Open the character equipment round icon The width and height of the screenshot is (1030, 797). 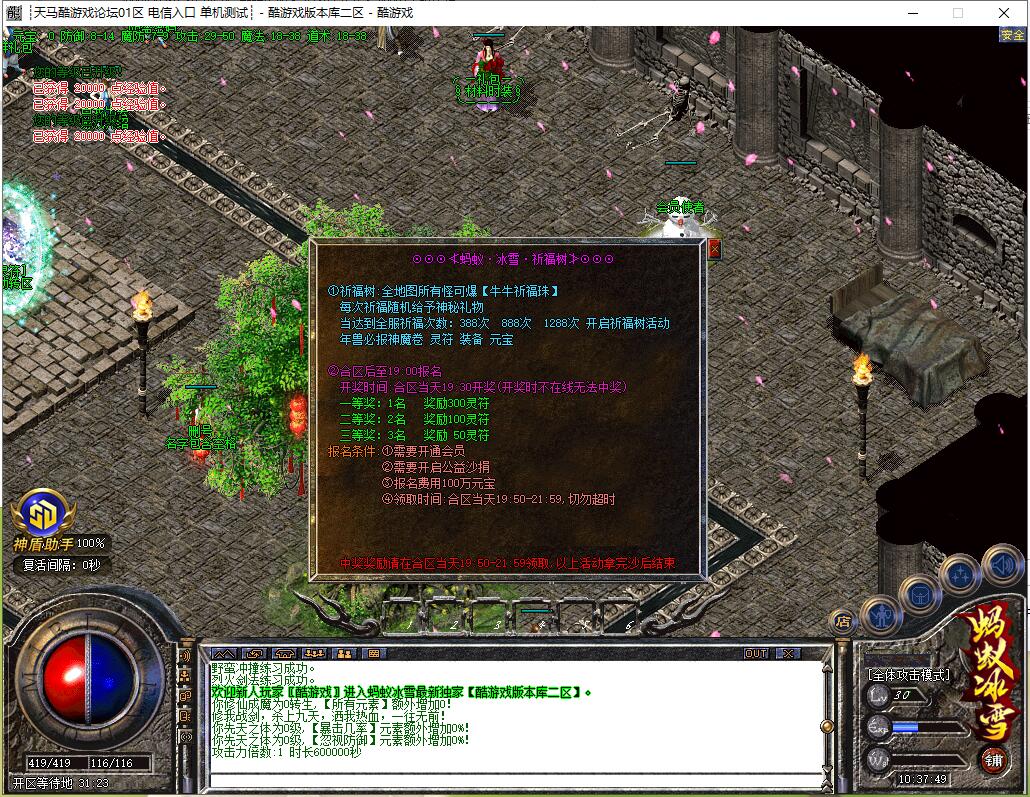pos(880,614)
